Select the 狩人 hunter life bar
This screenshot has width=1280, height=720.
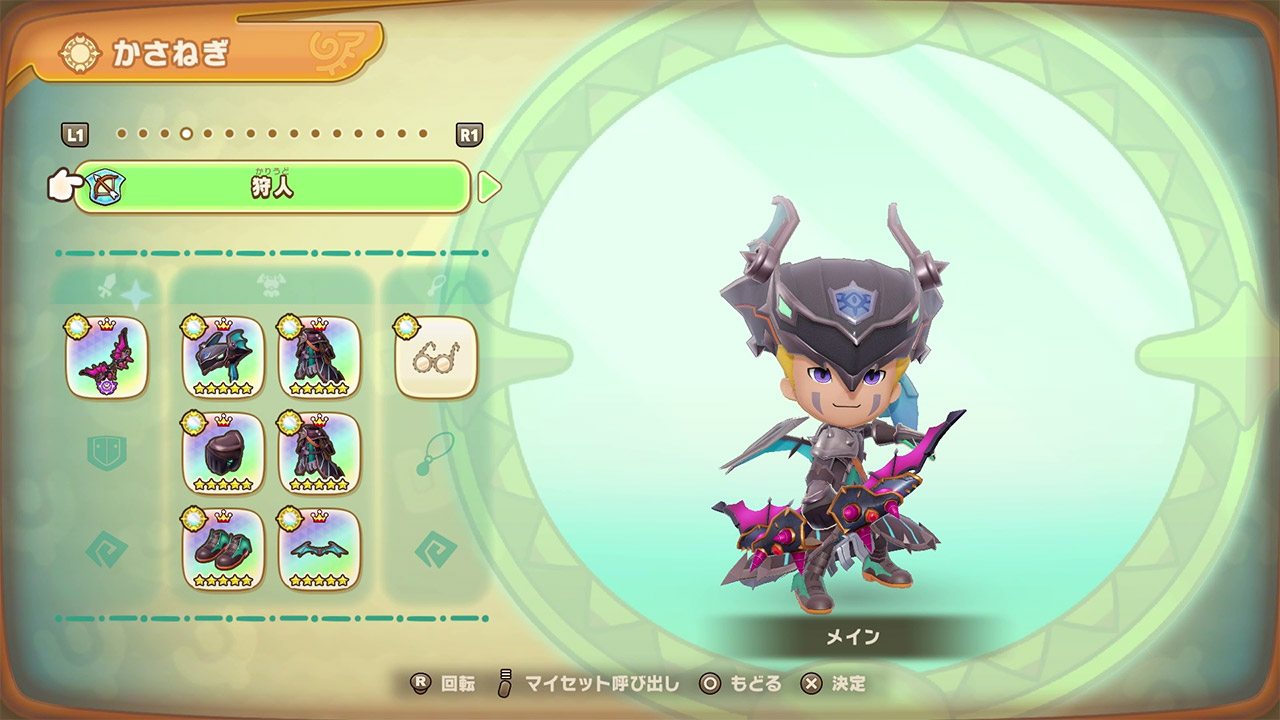coord(272,187)
